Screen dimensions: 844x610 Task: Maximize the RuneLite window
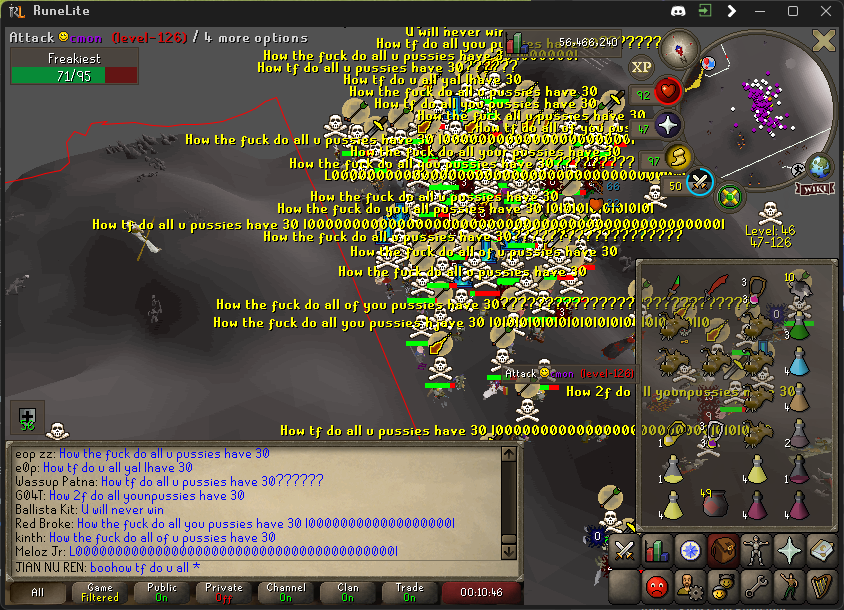pos(793,11)
